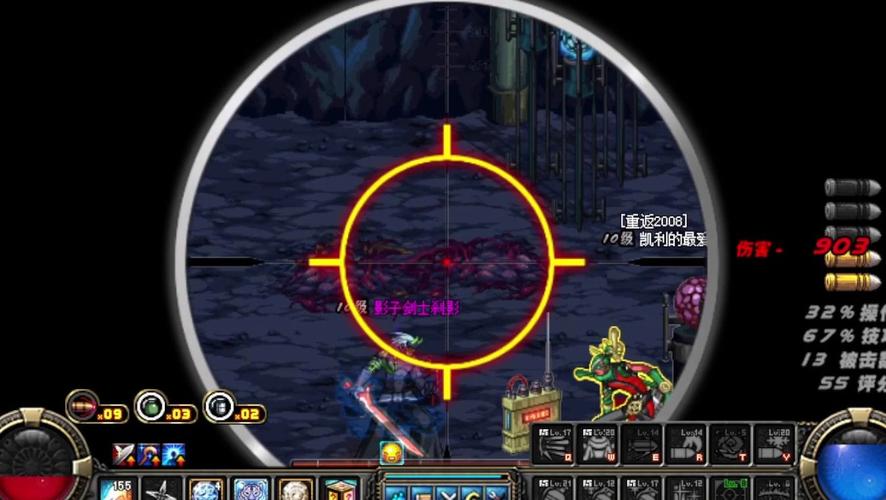Image resolution: width=886 pixels, height=500 pixels.
Task: Select the bullet ammo icon showing x09
Action: tap(82, 405)
